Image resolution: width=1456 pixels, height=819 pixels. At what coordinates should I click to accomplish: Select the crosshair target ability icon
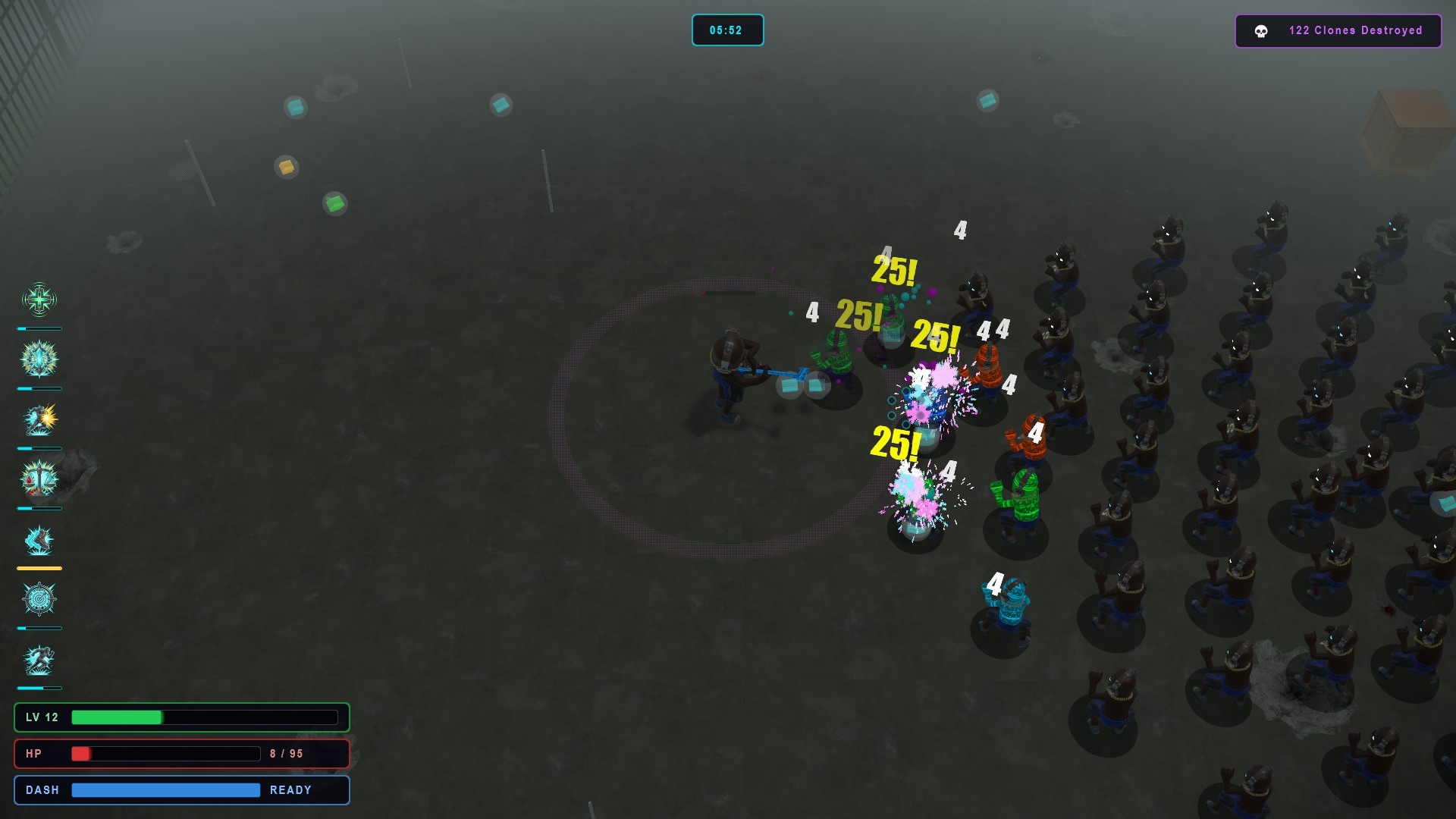coord(39,600)
